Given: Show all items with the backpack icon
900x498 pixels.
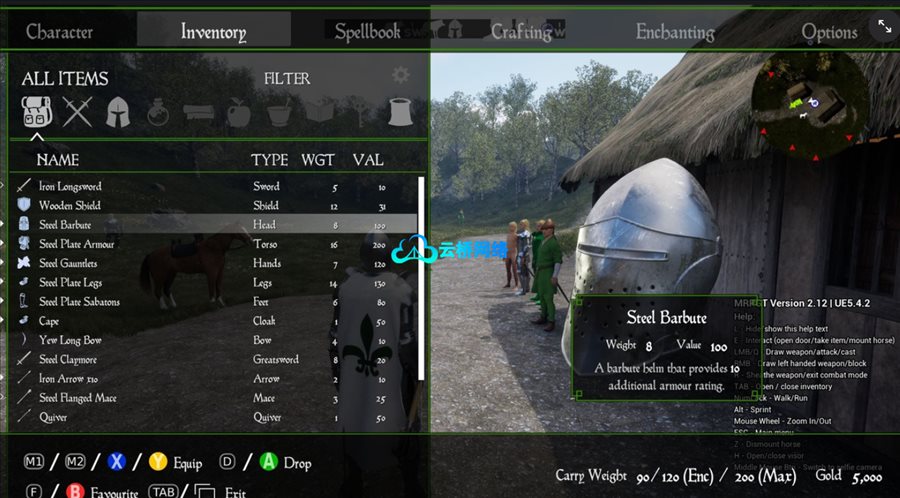Looking at the screenshot, I should click(x=37, y=112).
